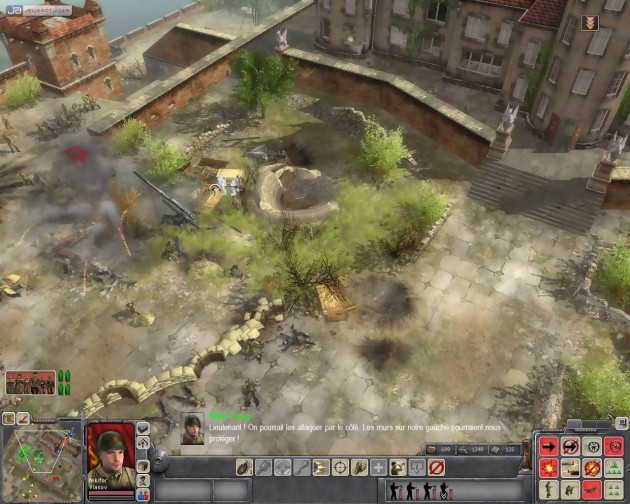
Task: Choose the hand grenade ability
Action: pos(243,467)
